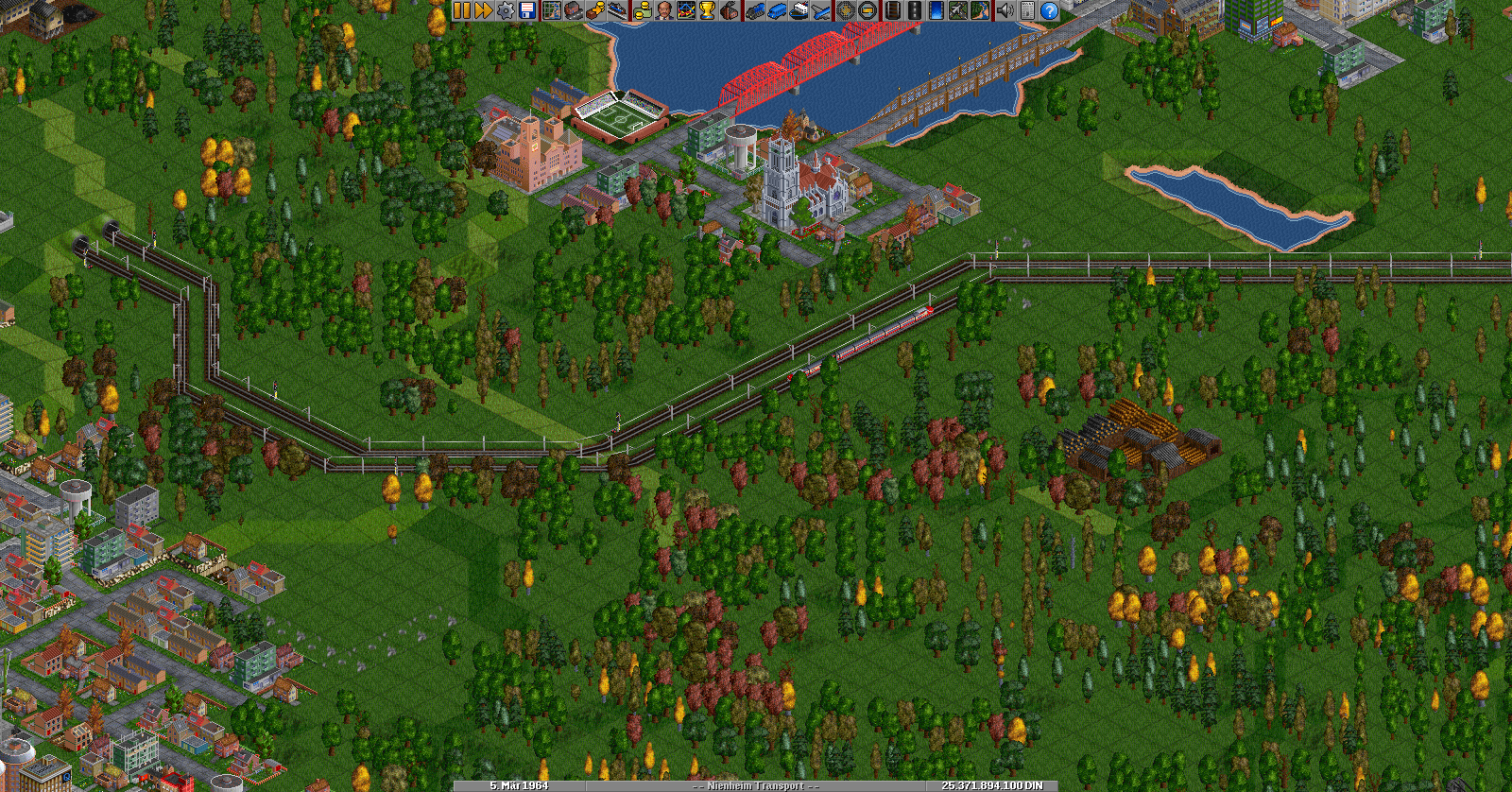
Task: Open the aircraft list plane icon
Action: pos(821,10)
